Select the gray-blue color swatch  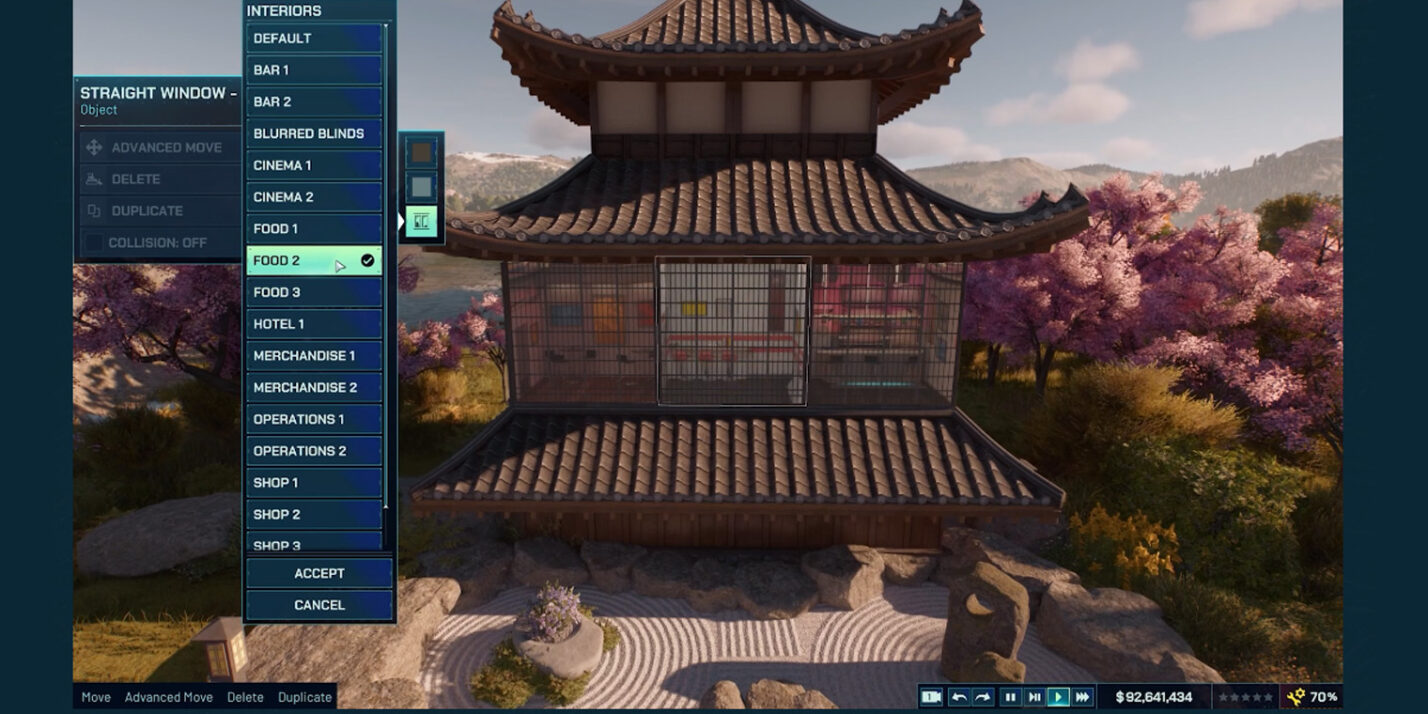pos(422,187)
